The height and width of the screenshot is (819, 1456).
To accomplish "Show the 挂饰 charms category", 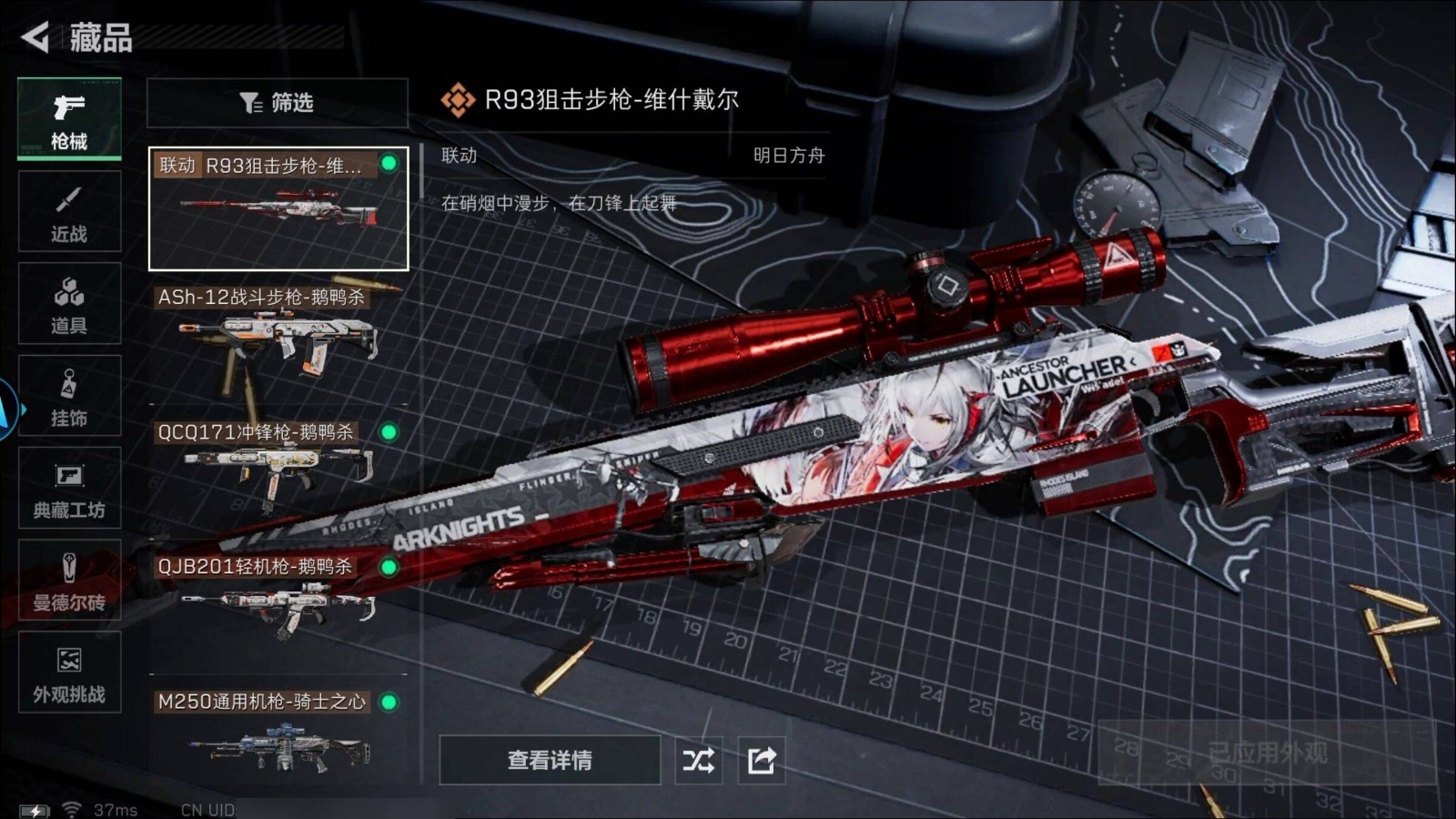I will 69,397.
